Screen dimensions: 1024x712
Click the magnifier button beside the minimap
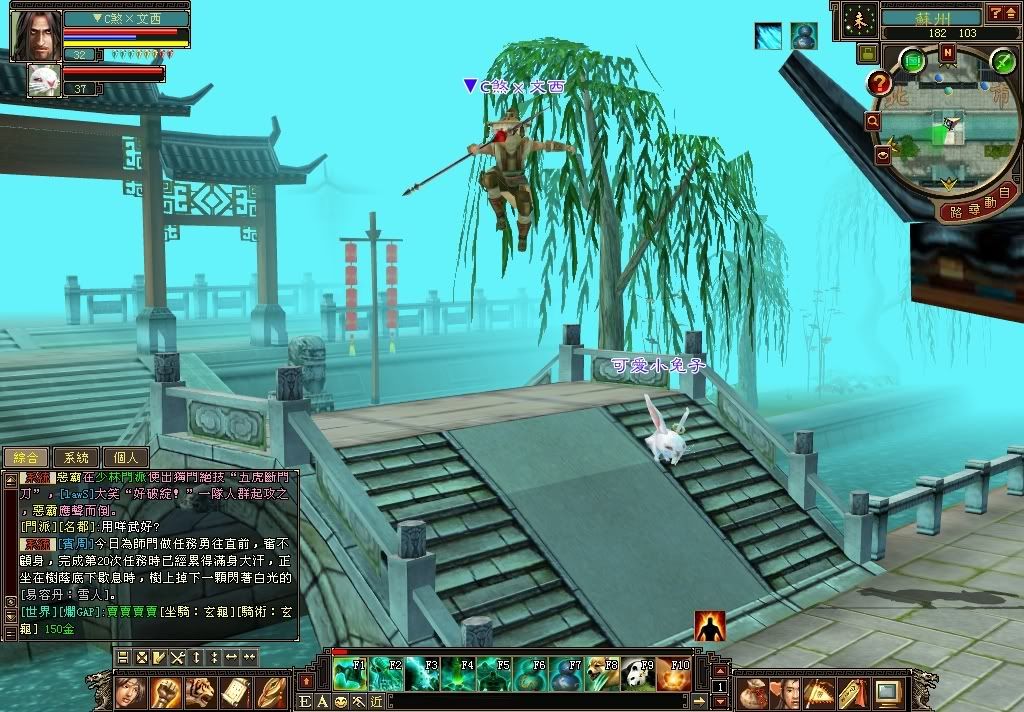873,121
